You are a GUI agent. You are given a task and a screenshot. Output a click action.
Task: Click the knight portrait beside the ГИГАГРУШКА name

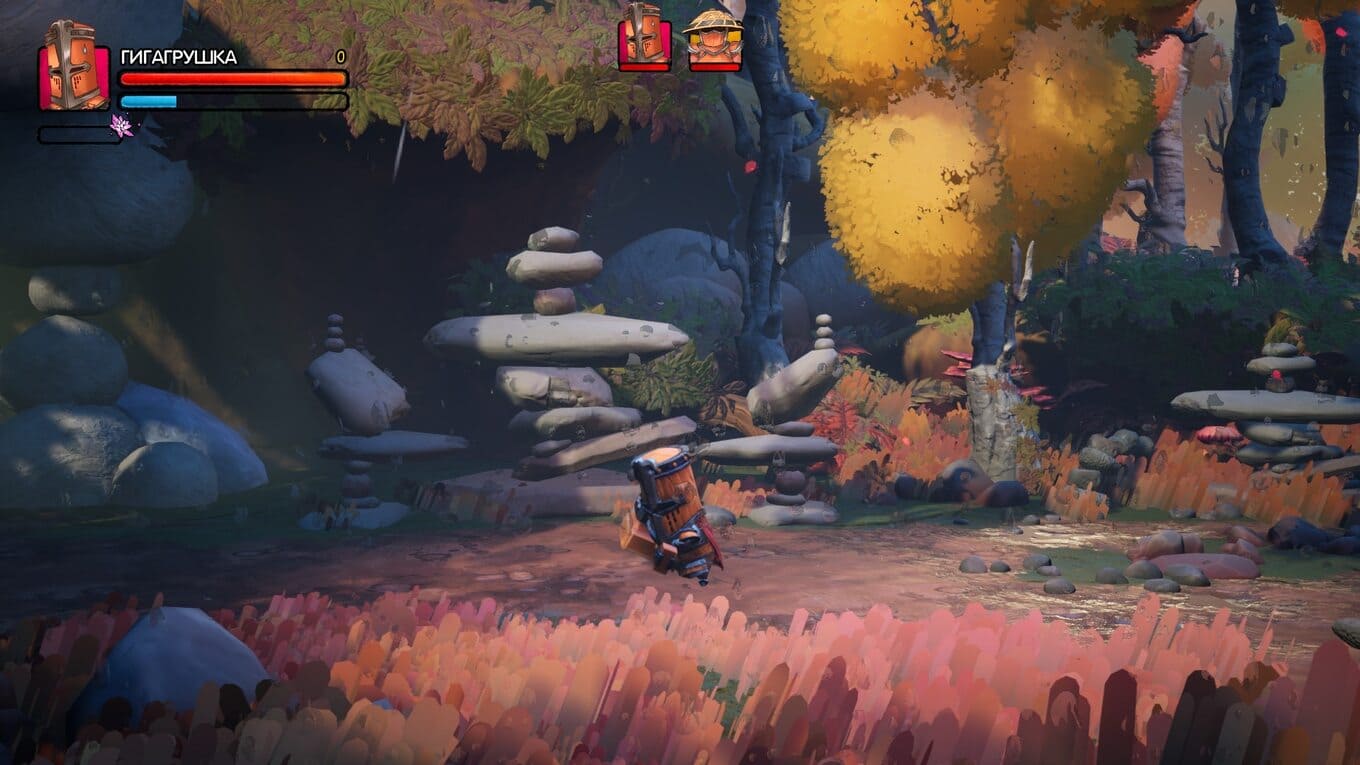pyautogui.click(x=74, y=66)
